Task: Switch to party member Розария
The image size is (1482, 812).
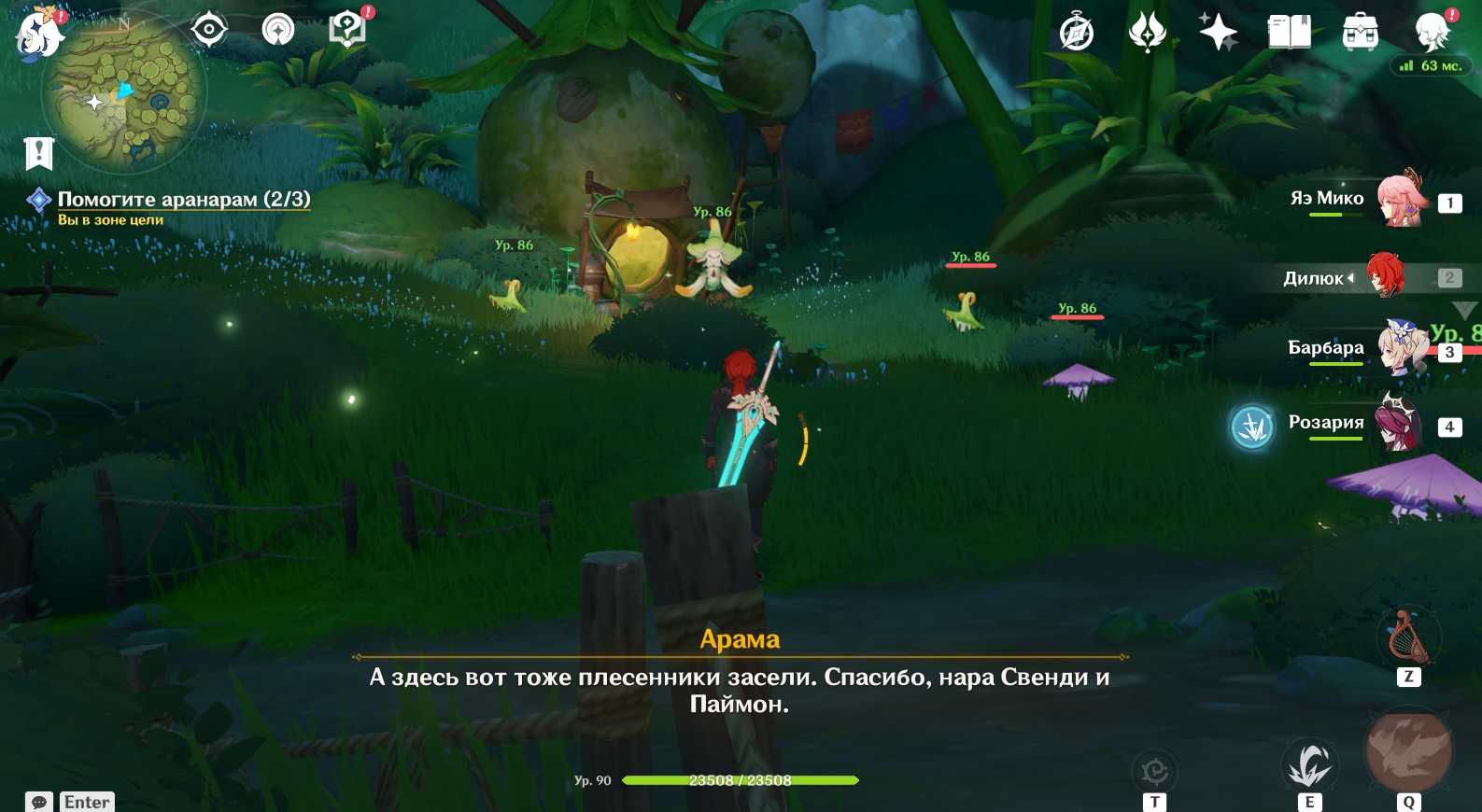Action: [x=1397, y=424]
